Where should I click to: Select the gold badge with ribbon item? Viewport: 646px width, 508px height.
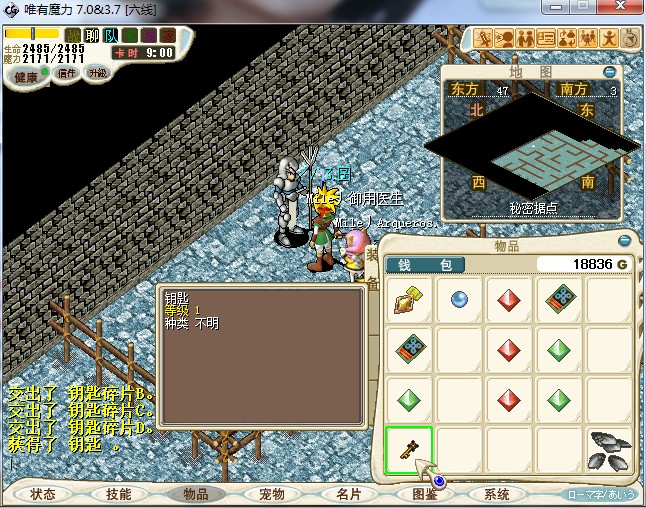(x=409, y=298)
